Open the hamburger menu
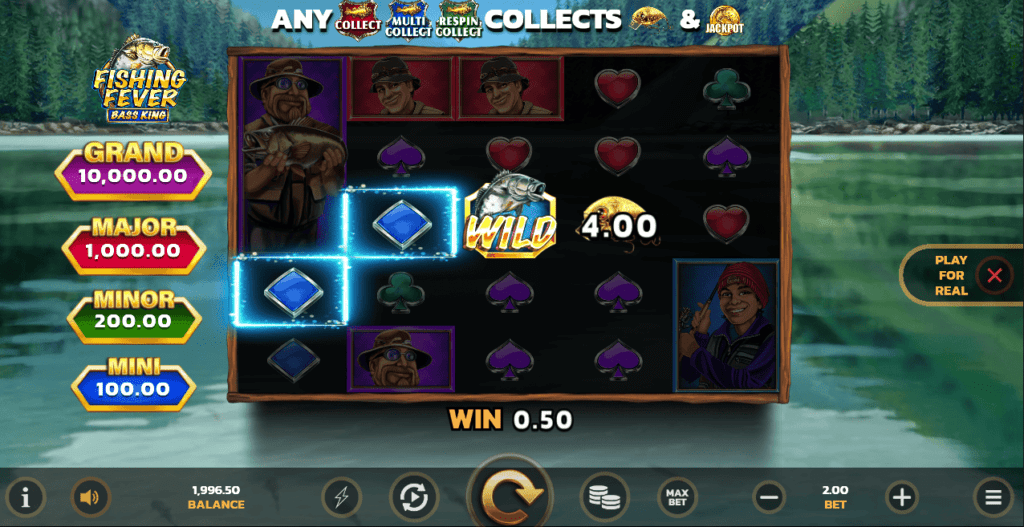The width and height of the screenshot is (1024, 527). 993,497
